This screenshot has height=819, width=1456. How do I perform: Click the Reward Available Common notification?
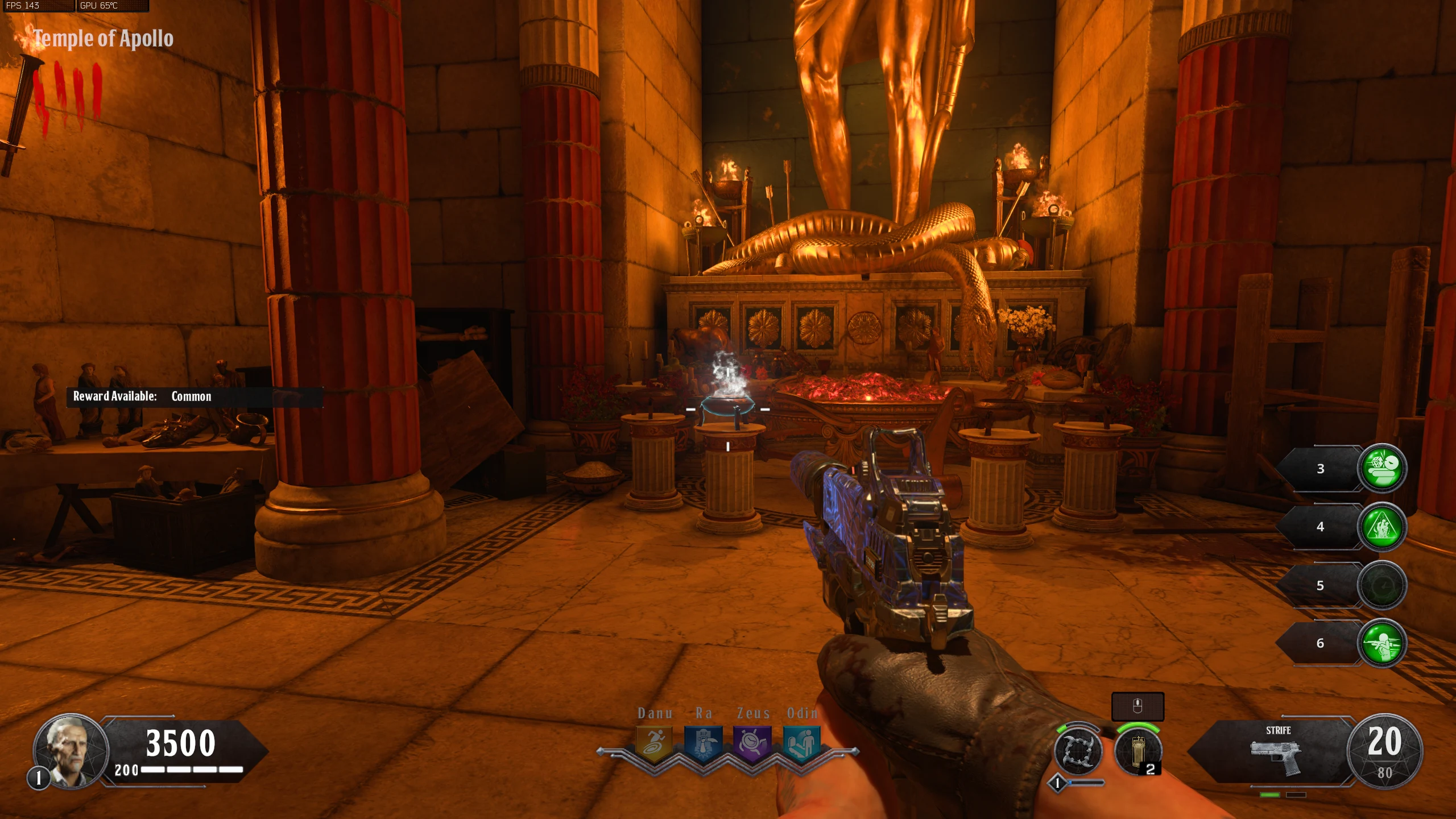(x=193, y=396)
